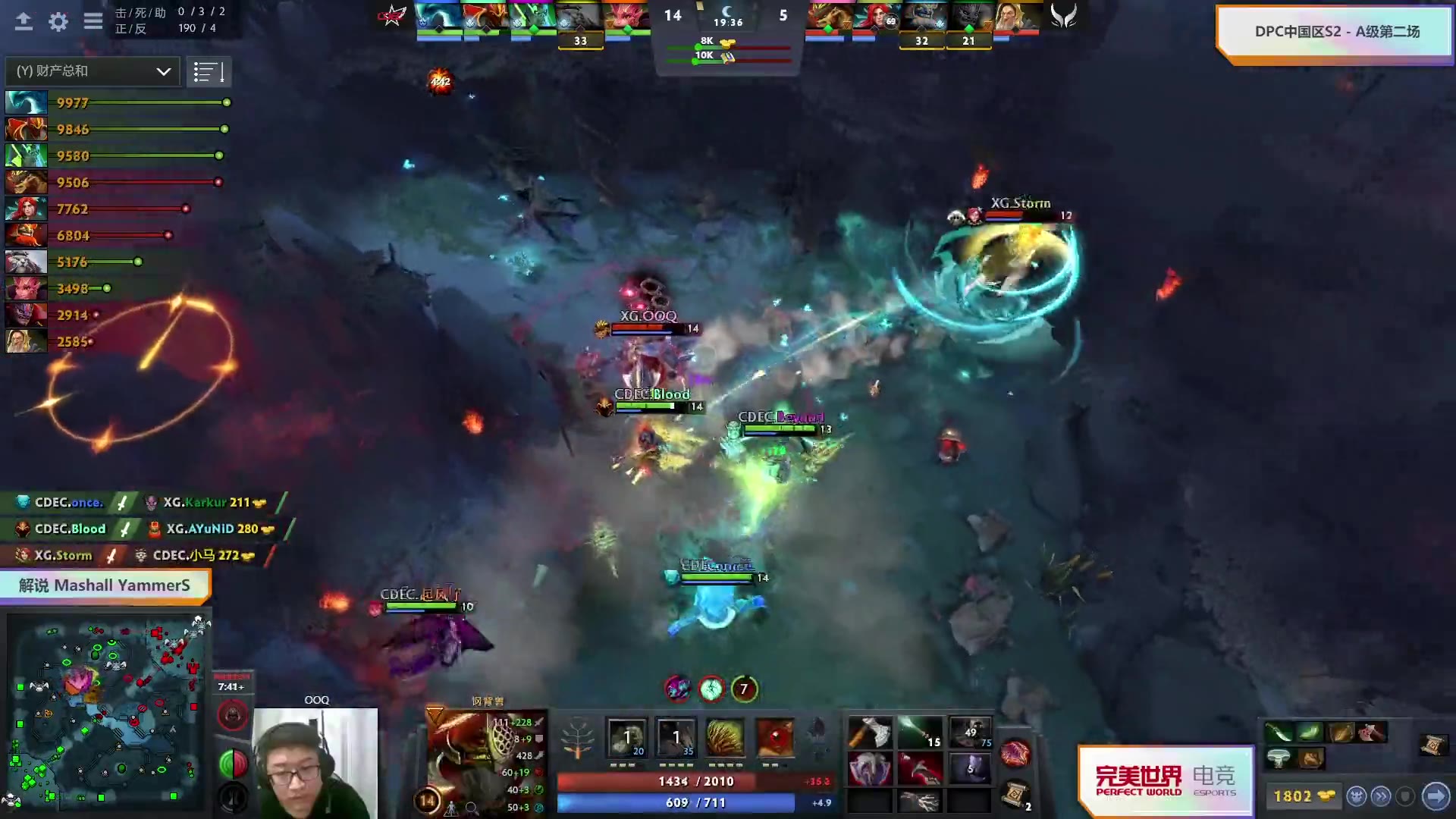
Task: Click the shield icon near the gold display
Action: (x=1404, y=796)
